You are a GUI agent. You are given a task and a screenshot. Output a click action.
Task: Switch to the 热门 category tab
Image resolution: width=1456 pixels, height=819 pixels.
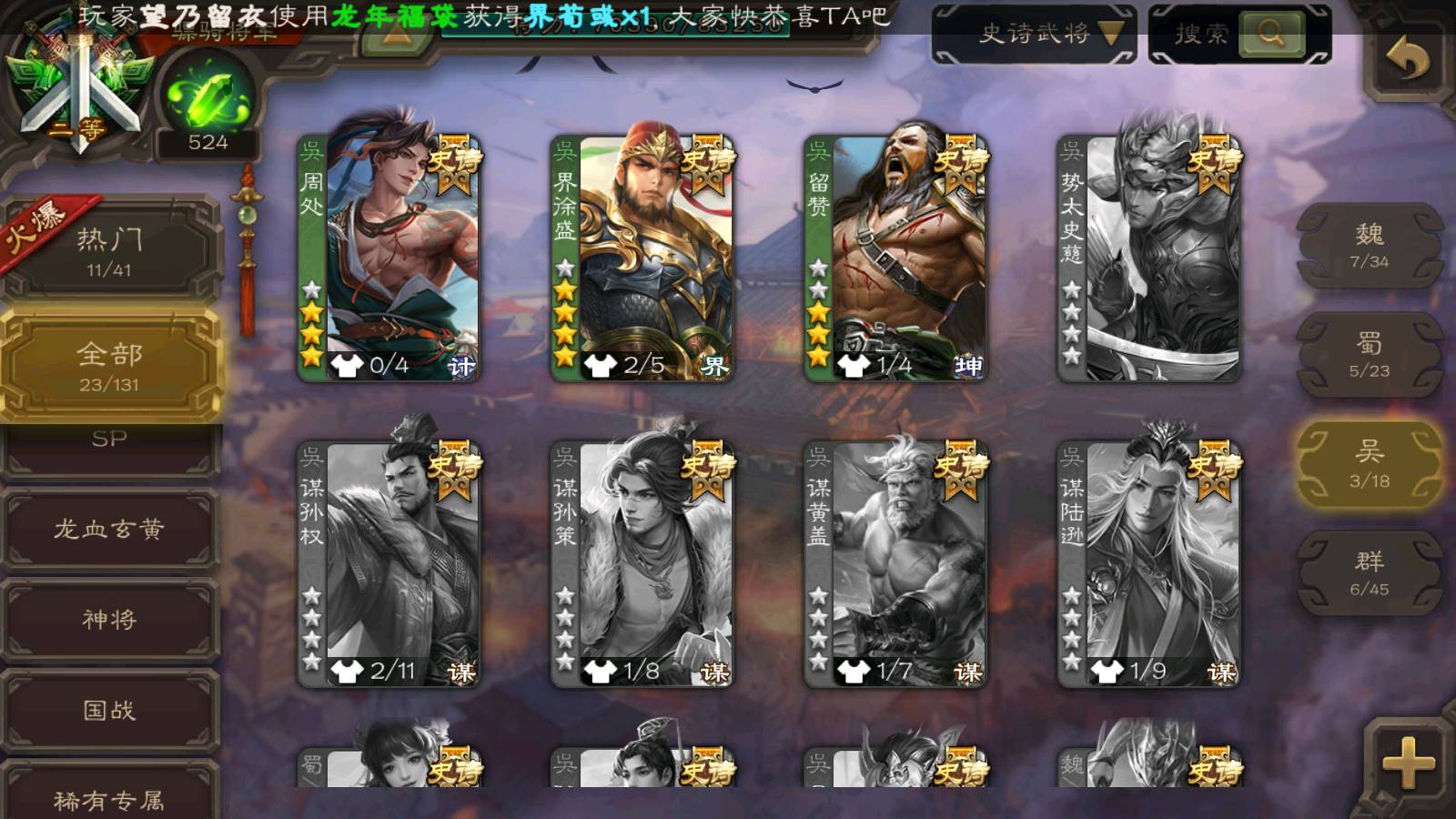[109, 250]
